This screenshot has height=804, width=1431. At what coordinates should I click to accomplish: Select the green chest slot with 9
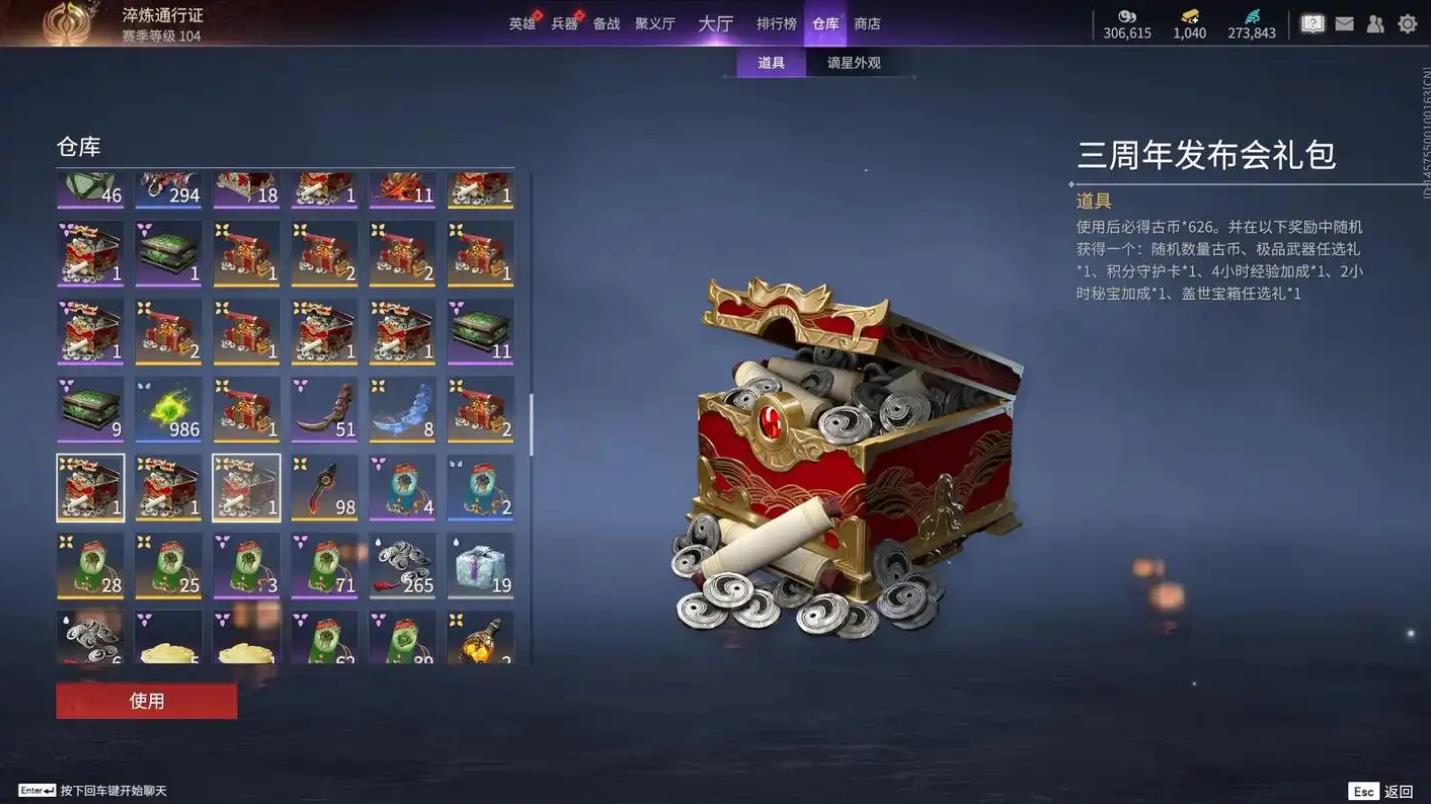coord(91,410)
